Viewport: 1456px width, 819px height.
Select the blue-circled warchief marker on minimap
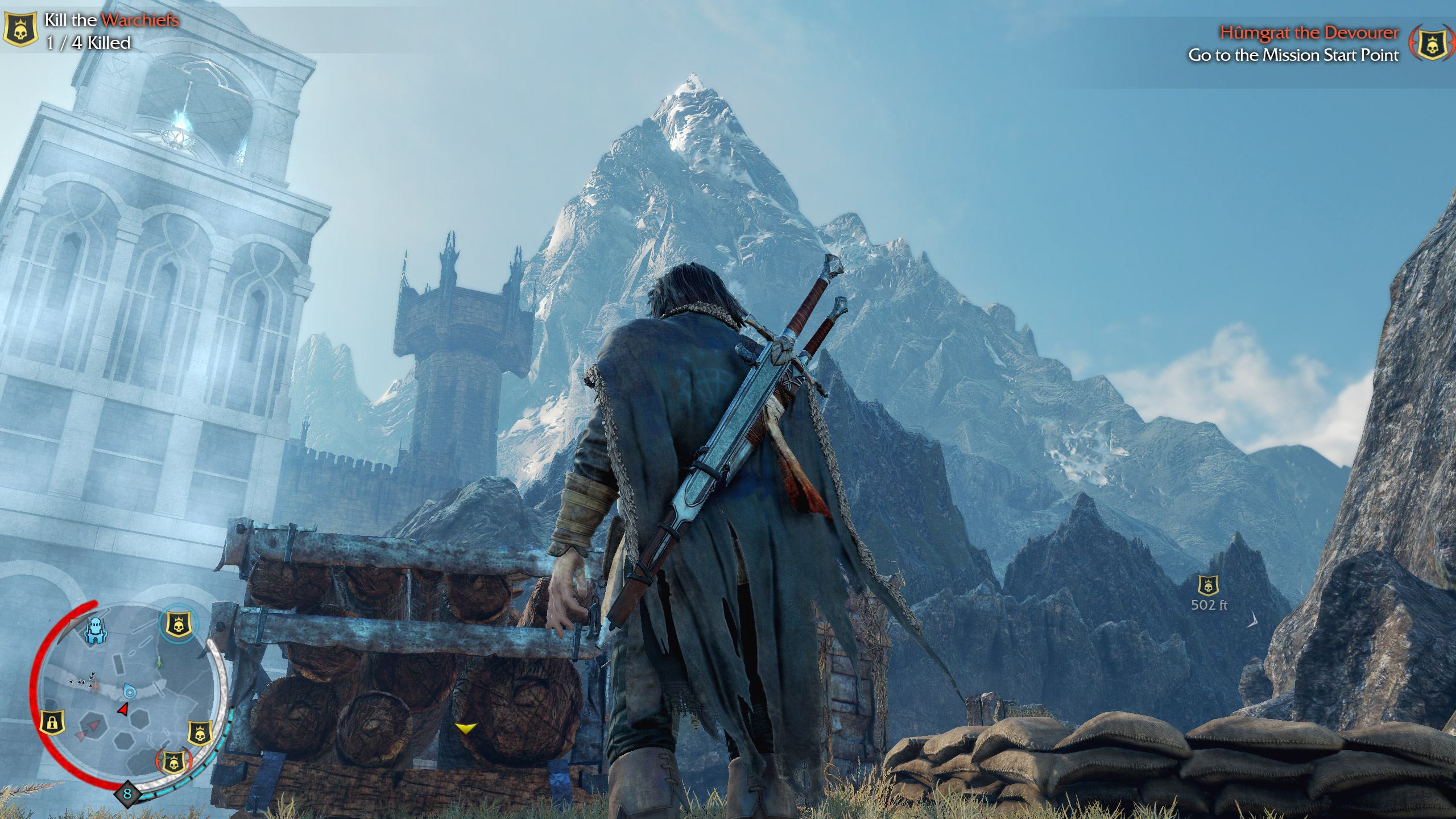point(178,624)
